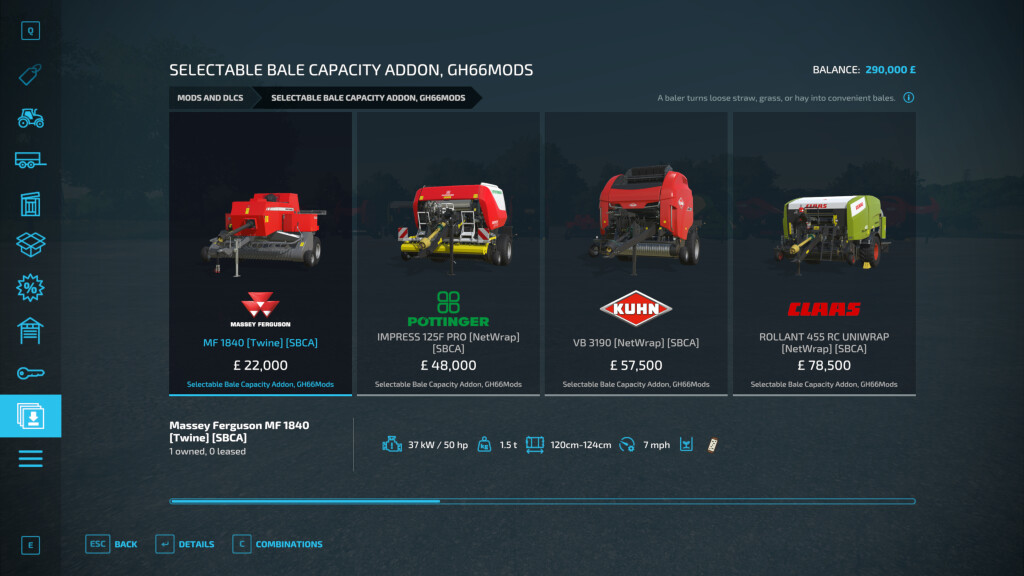The image size is (1024, 576).
Task: Click the Back button
Action: (x=112, y=544)
